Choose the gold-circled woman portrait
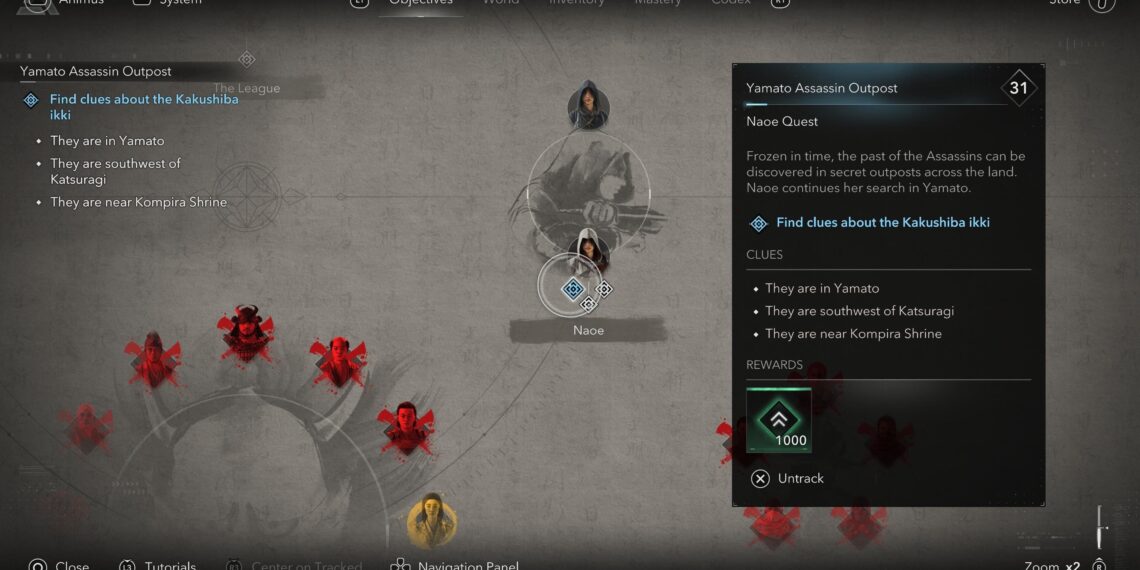 pyautogui.click(x=432, y=520)
